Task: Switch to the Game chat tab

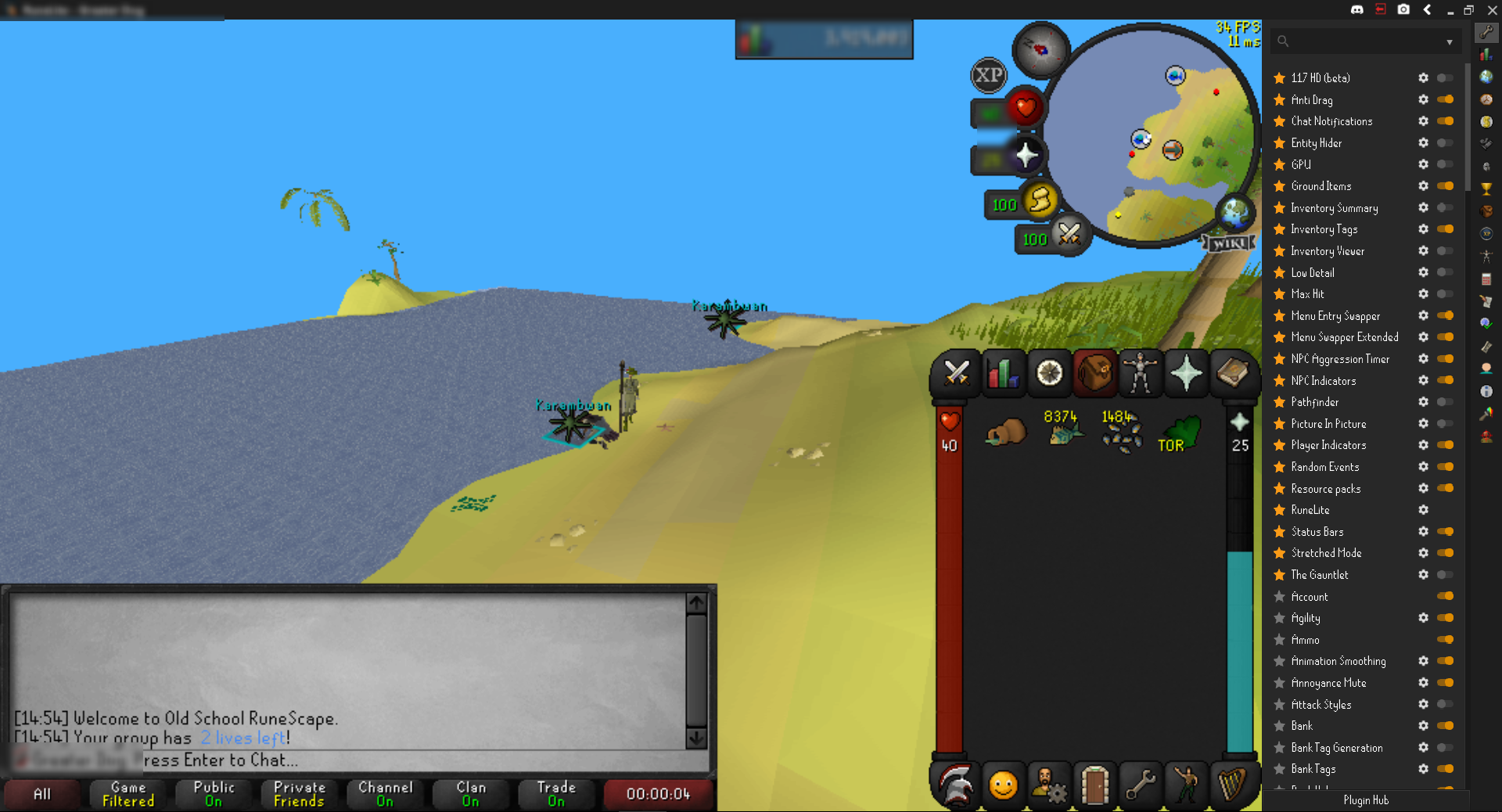Action: [x=127, y=794]
